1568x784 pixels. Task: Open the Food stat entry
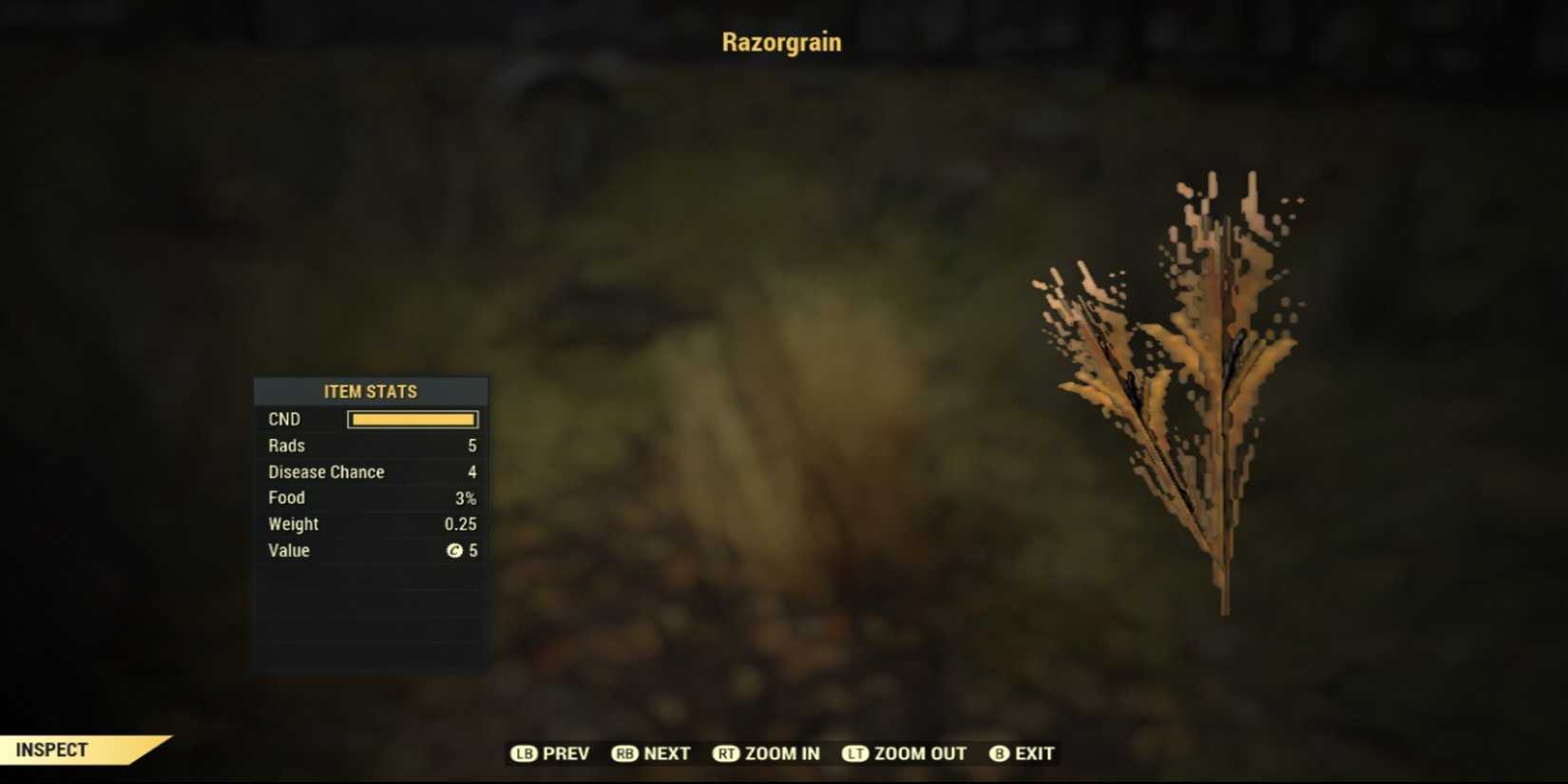click(370, 497)
